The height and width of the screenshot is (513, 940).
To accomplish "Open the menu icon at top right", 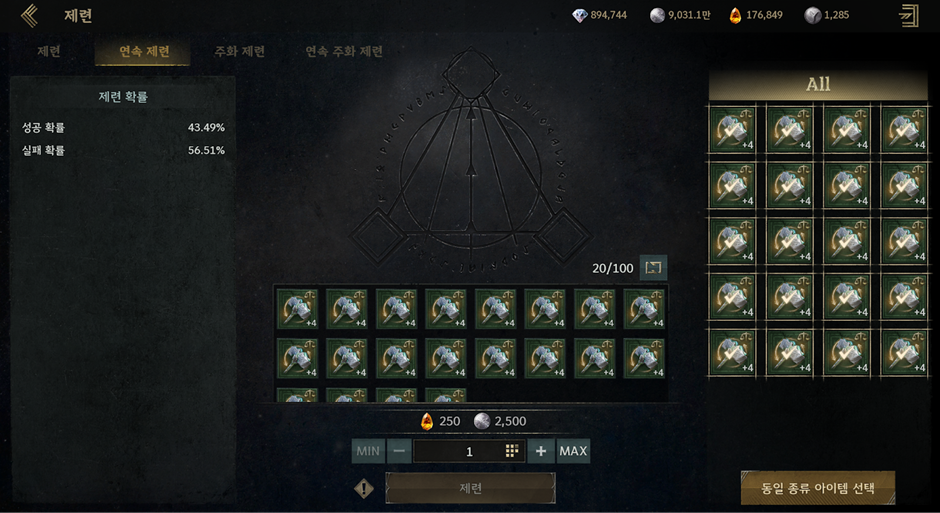I will click(x=909, y=15).
